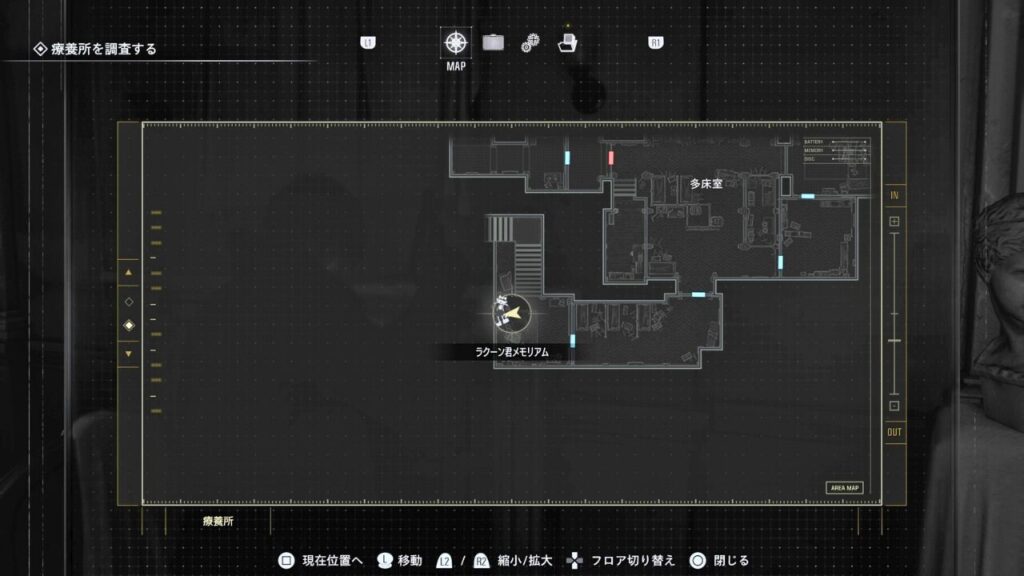This screenshot has height=576, width=1024.
Task: Go down one floor with down arrow
Action: [128, 353]
